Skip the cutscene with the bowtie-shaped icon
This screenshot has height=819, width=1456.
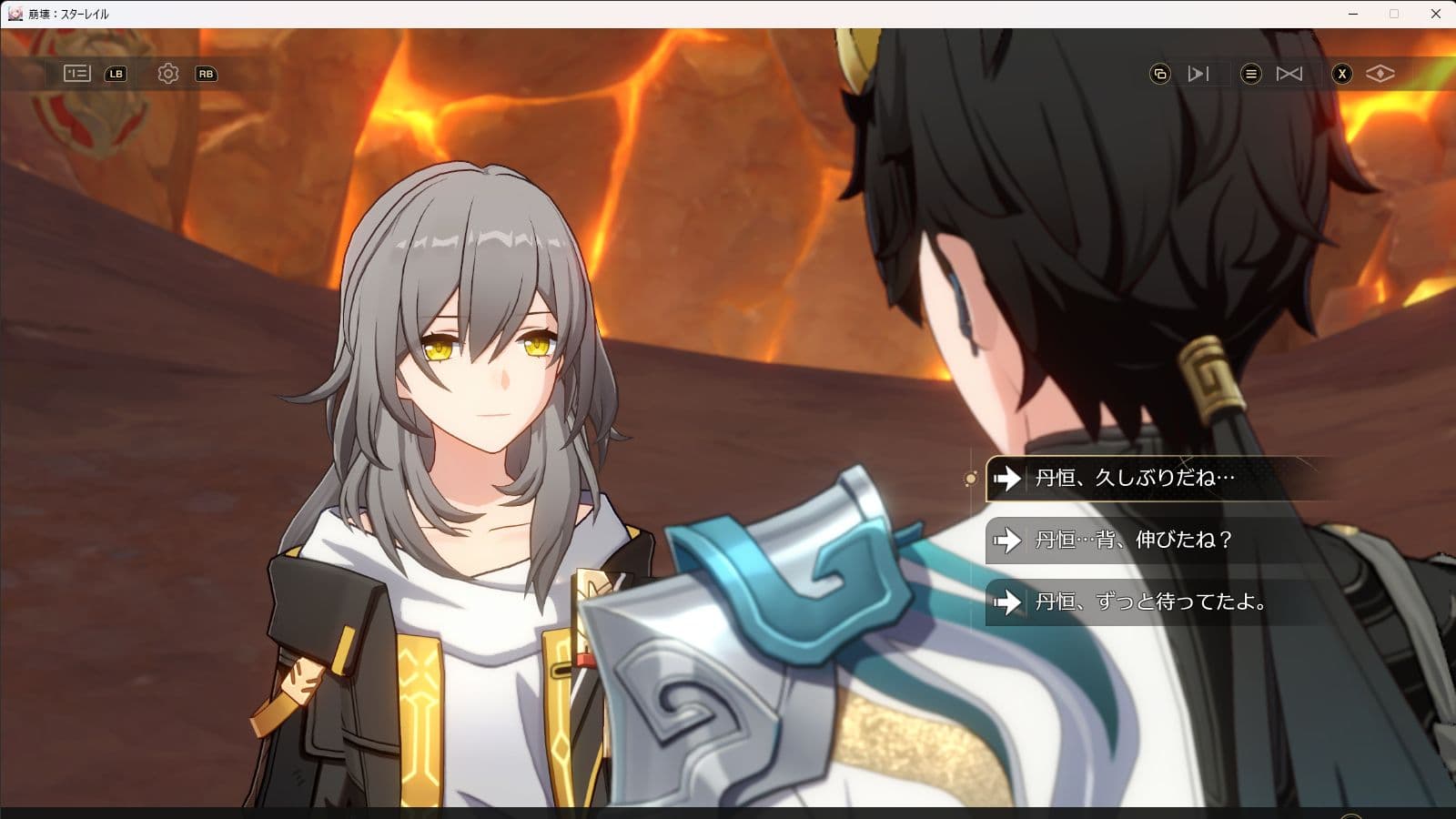coord(1289,74)
